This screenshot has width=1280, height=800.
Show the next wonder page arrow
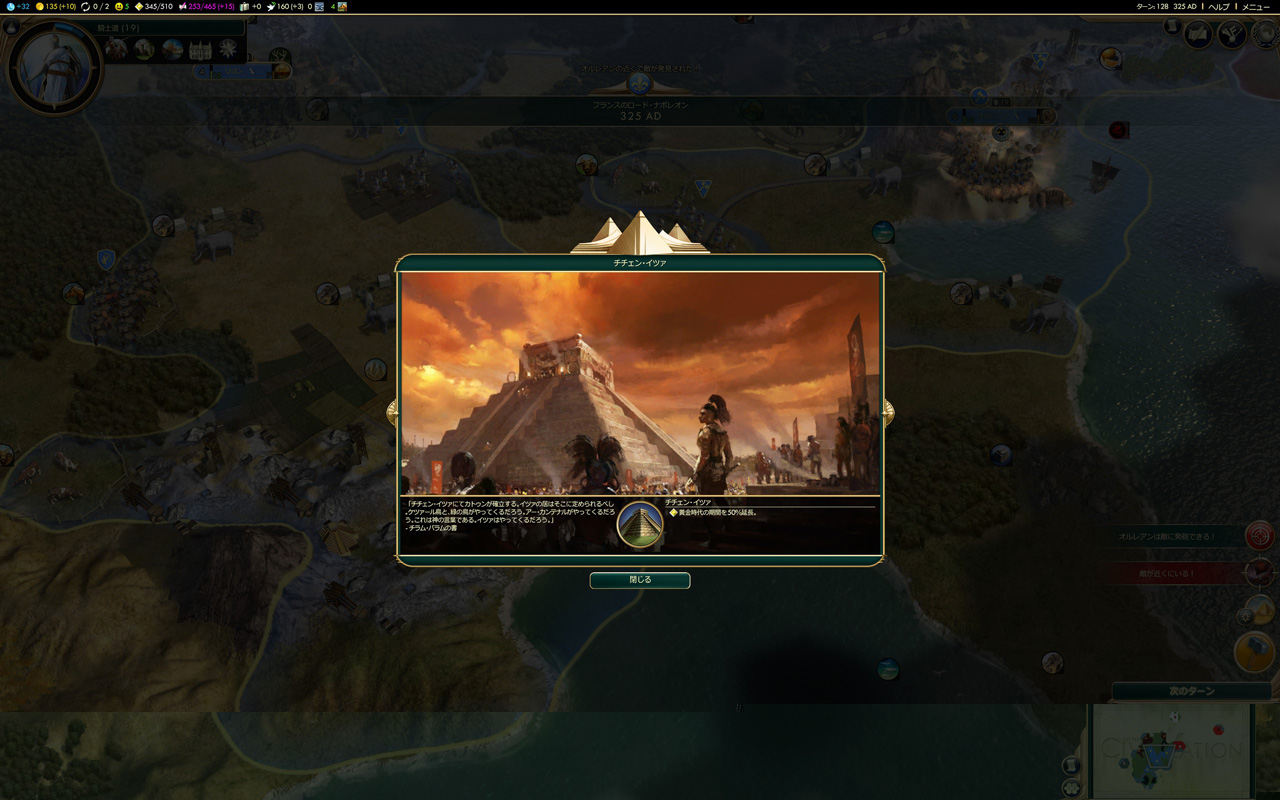click(x=888, y=411)
